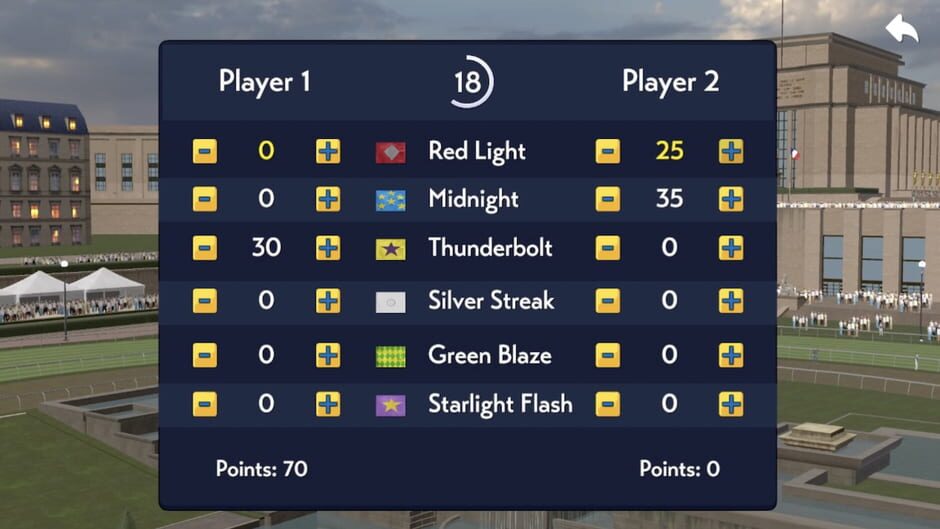Increase Player 1's Silver Streak bet
This screenshot has height=529, width=940.
pyautogui.click(x=328, y=301)
